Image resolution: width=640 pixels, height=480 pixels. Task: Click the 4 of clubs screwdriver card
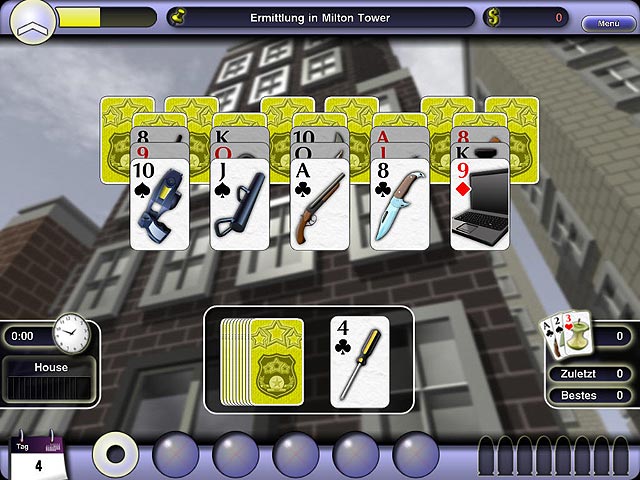pos(360,361)
